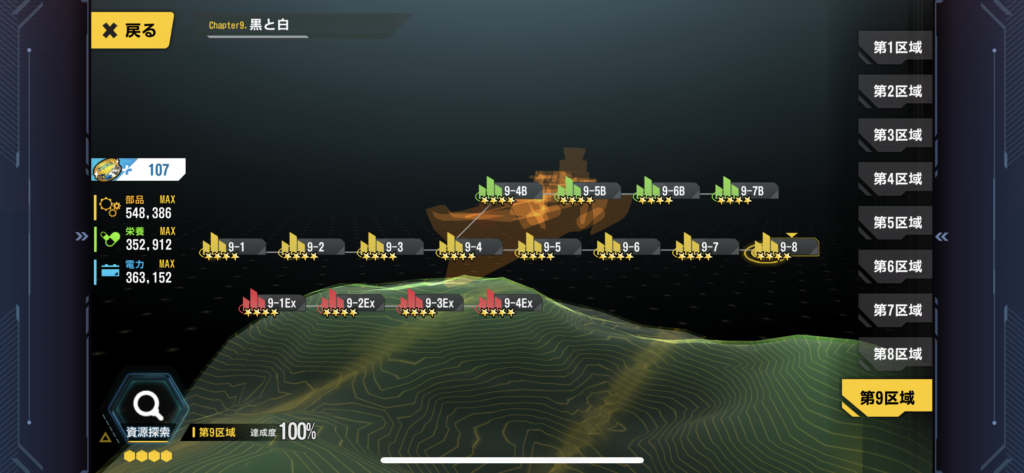Click the commander level 107 badge
This screenshot has height=473, width=1024.
138,170
